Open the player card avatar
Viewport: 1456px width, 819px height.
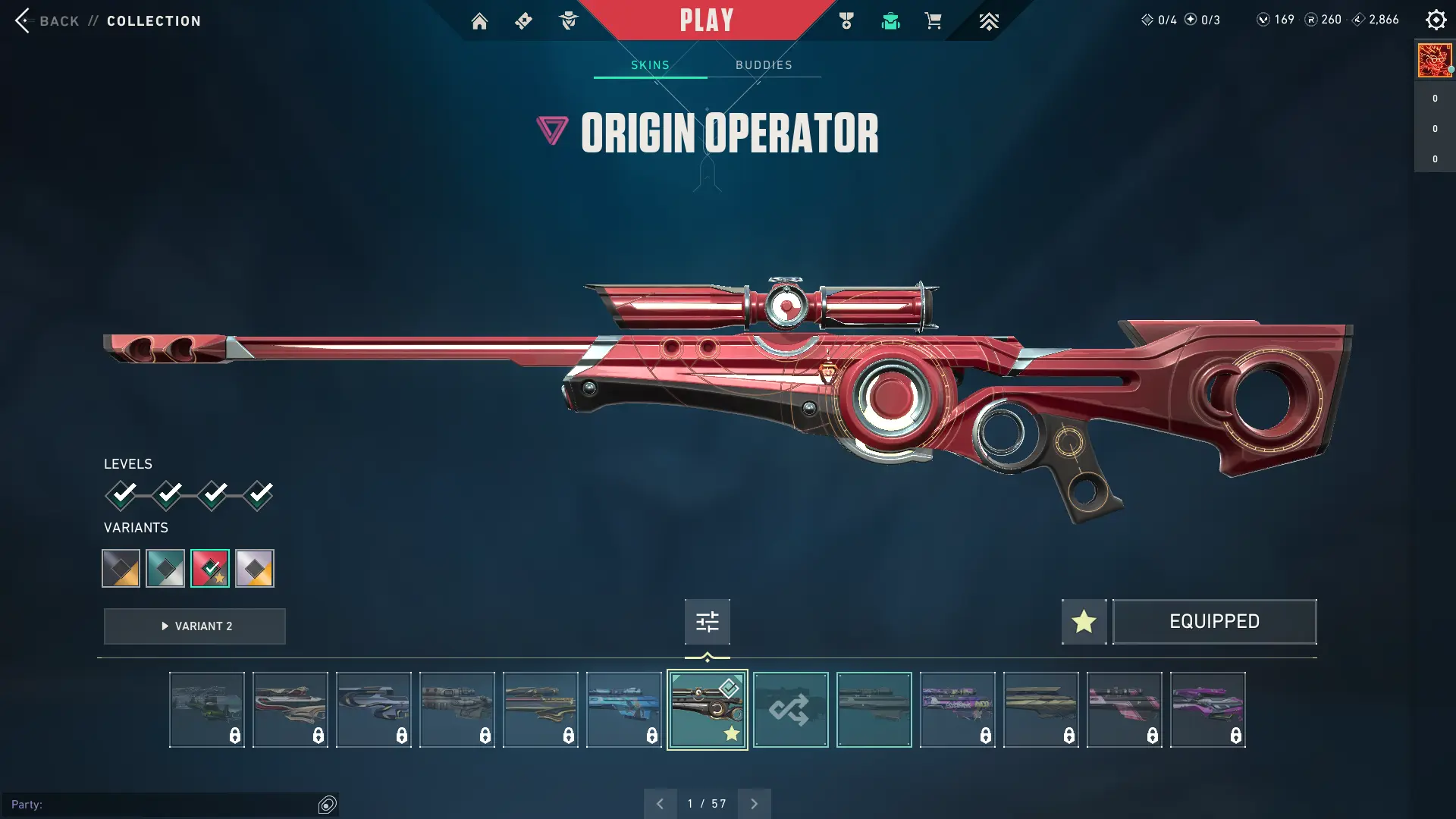click(x=1434, y=60)
